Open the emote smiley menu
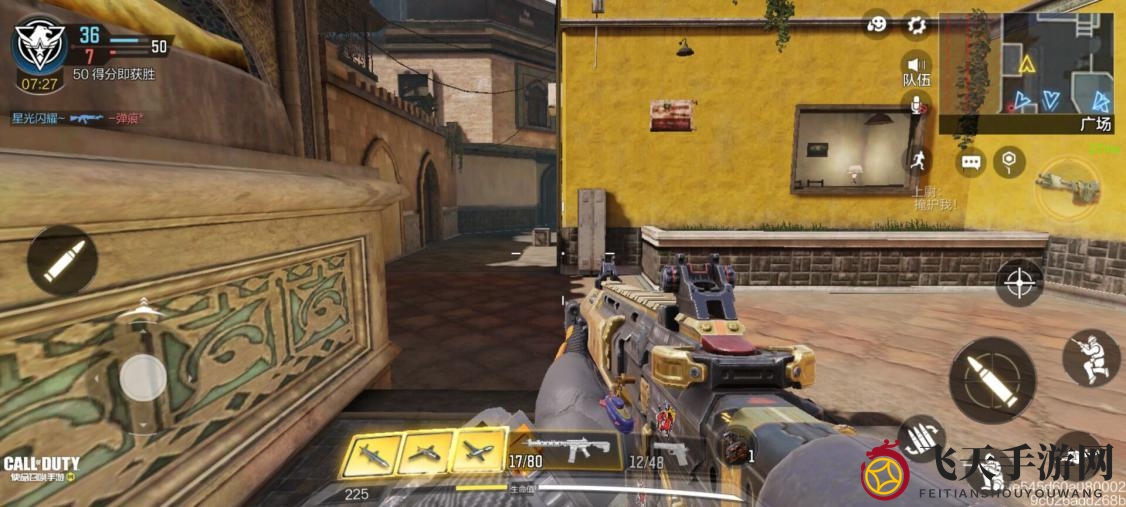Viewport: 1126px width, 507px height. click(x=877, y=25)
